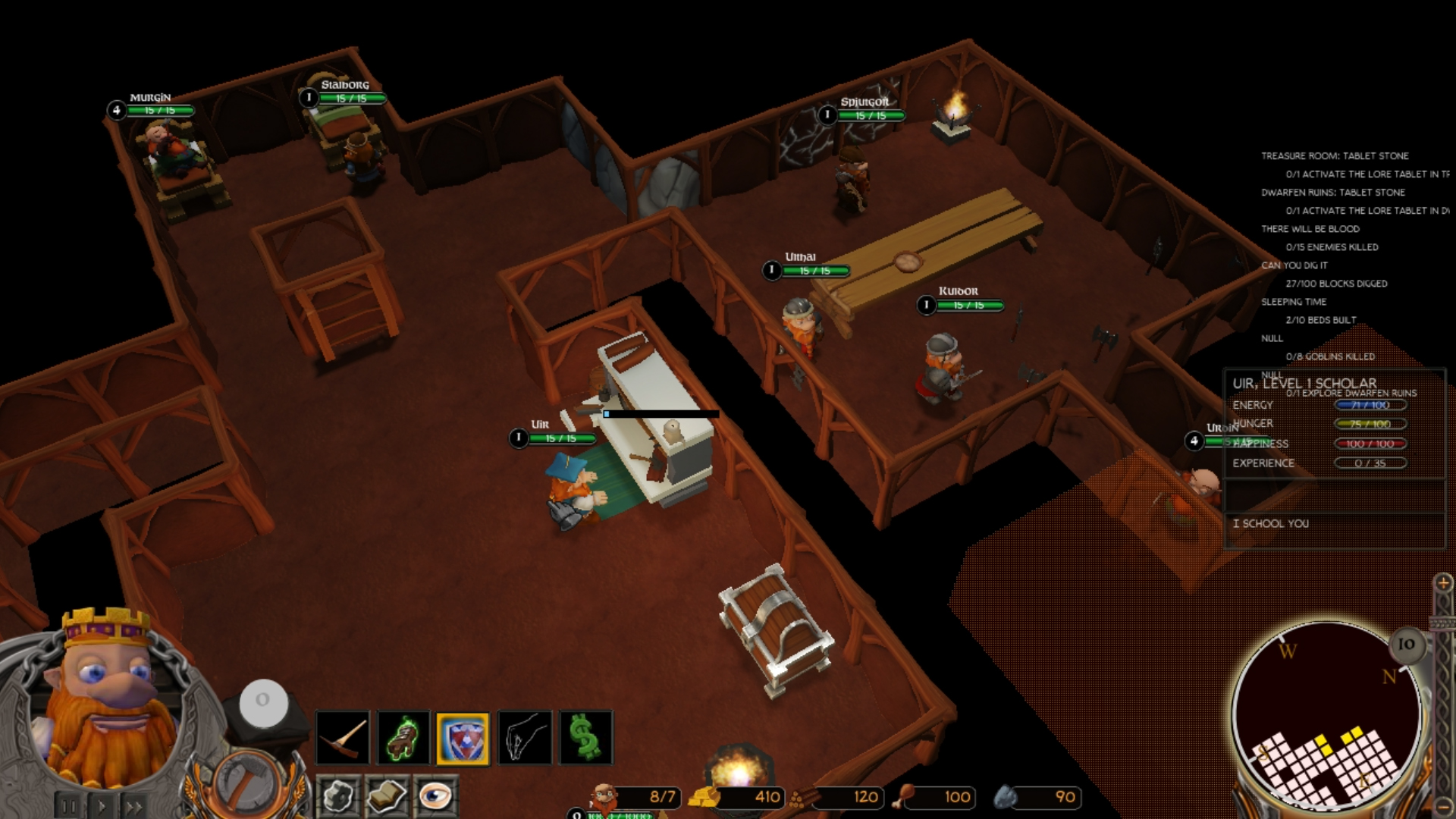
Task: Click the white round notification counter
Action: coord(263,701)
